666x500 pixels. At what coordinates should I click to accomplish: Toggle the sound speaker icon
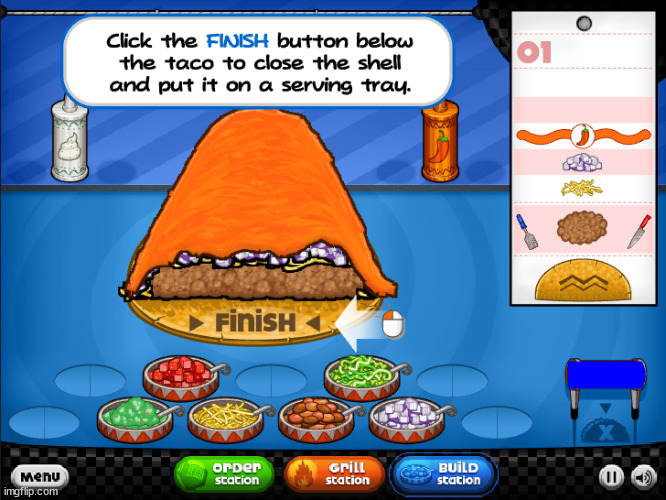coord(643,476)
